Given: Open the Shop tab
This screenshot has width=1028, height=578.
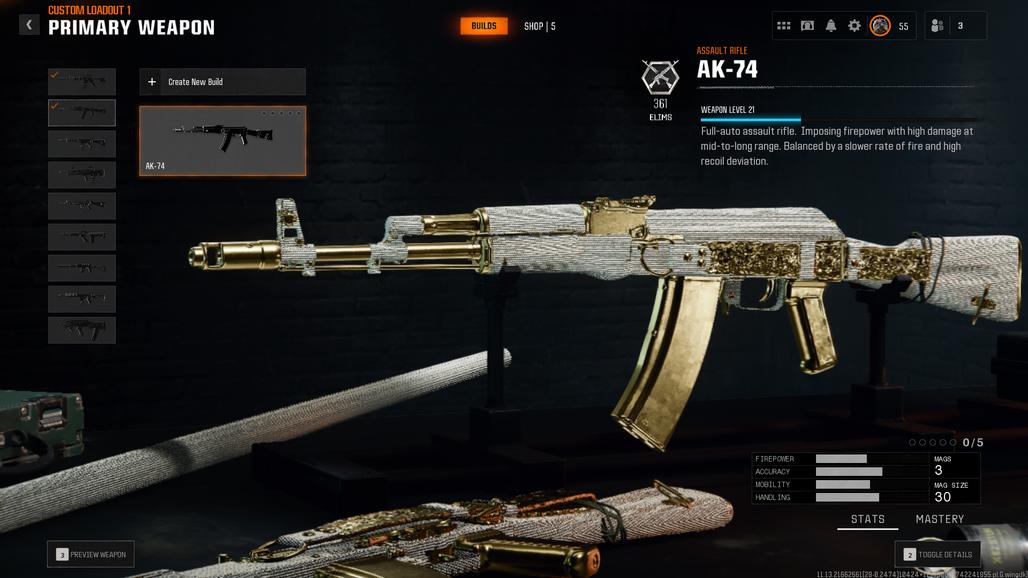Looking at the screenshot, I should click(x=539, y=26).
